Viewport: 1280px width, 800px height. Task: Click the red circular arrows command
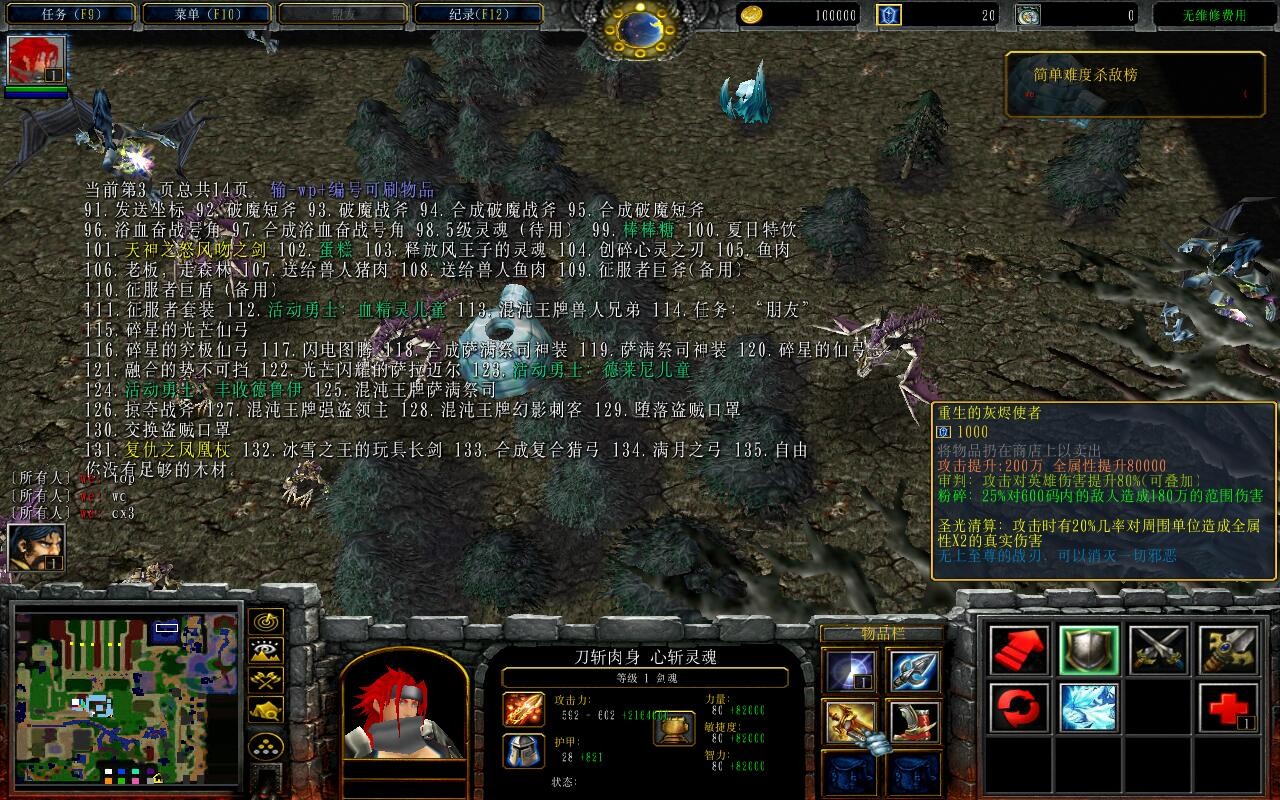[x=1019, y=707]
